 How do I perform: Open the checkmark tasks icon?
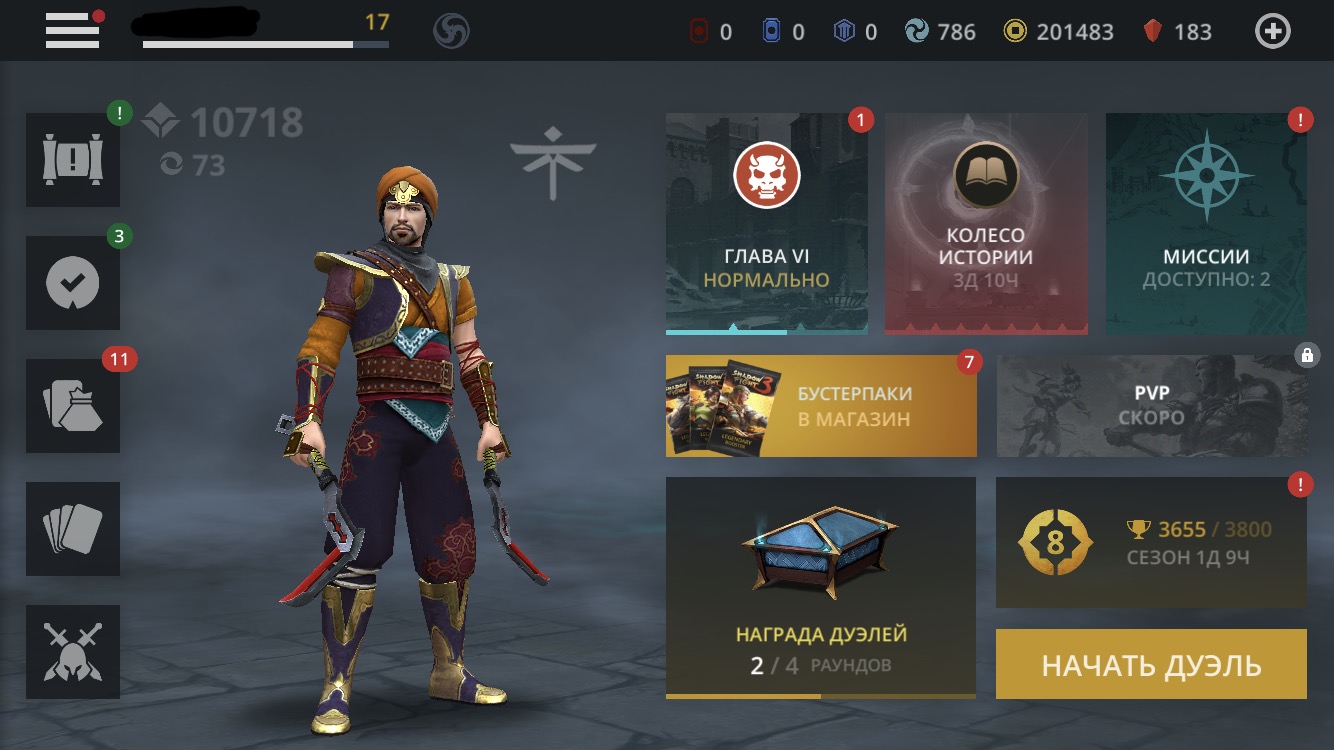(x=73, y=283)
